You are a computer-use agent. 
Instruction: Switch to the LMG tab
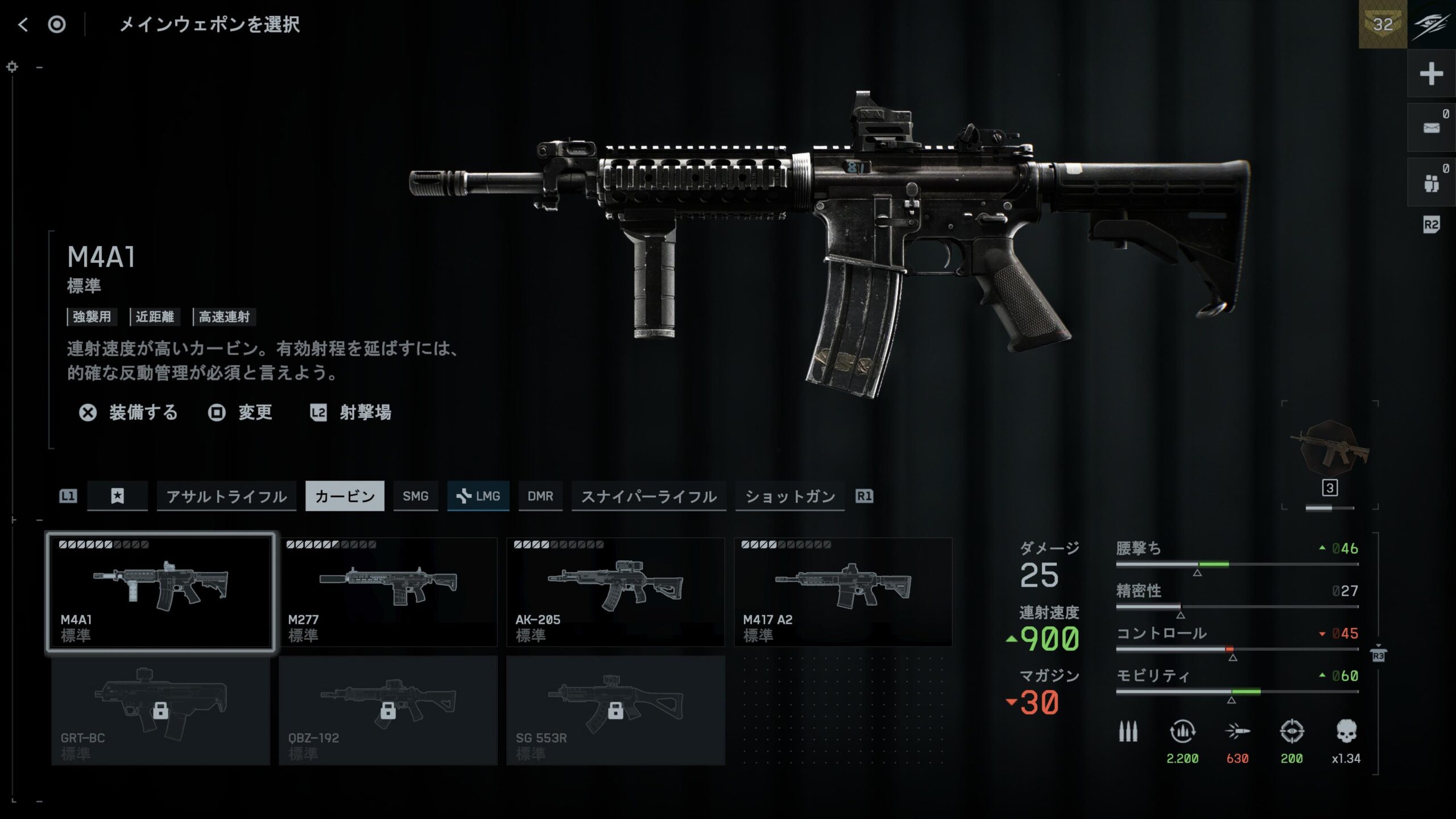pos(478,496)
